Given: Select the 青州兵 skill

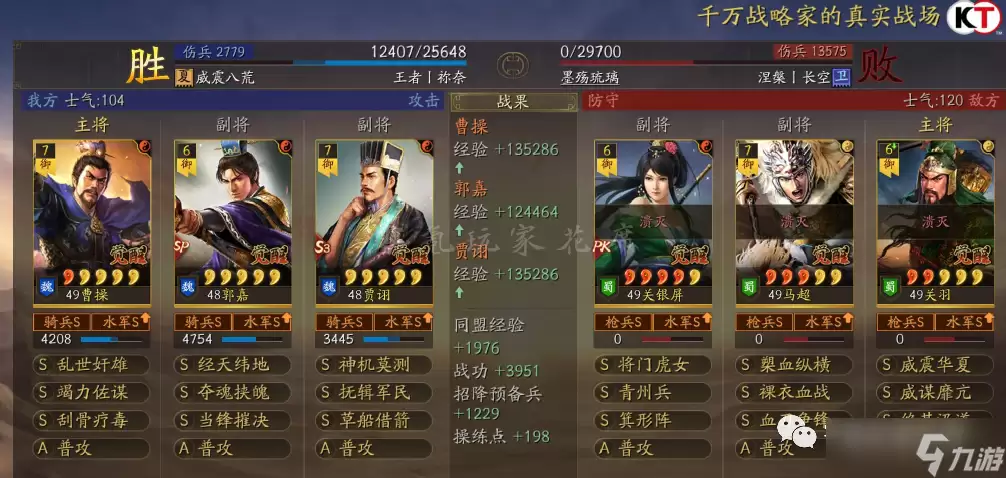Looking at the screenshot, I should (652, 393).
